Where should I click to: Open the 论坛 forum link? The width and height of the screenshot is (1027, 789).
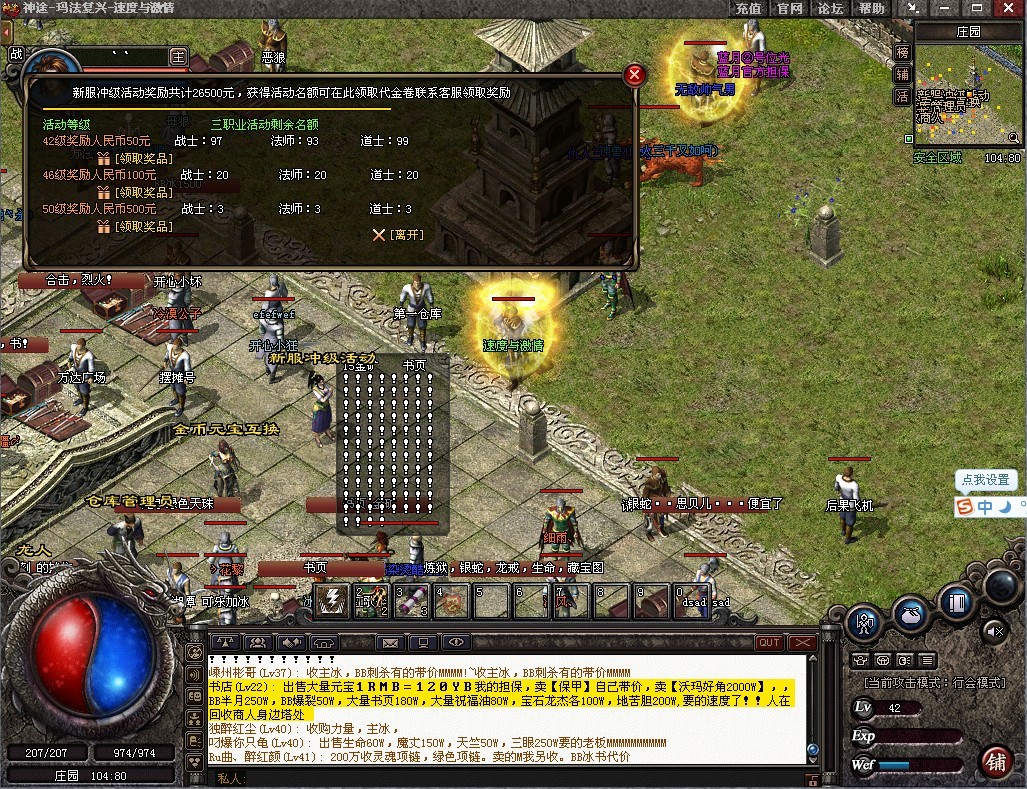tap(830, 8)
